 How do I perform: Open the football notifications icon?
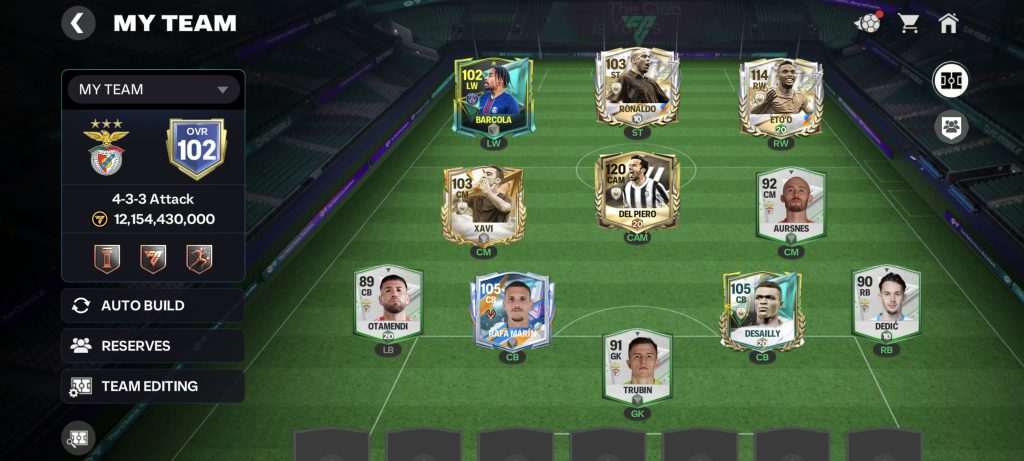point(867,23)
